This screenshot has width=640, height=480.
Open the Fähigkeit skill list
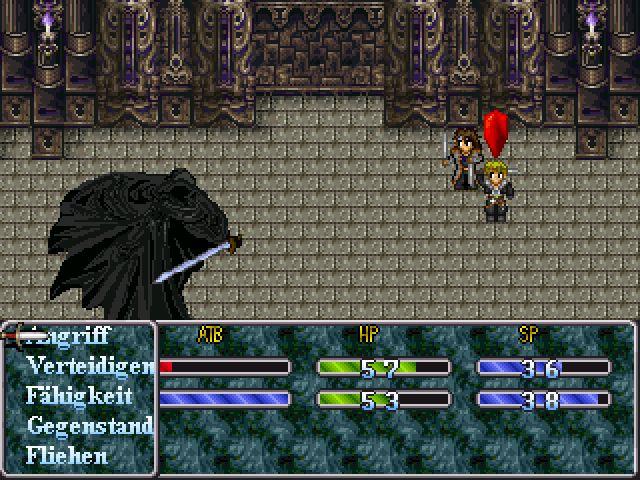(79, 396)
